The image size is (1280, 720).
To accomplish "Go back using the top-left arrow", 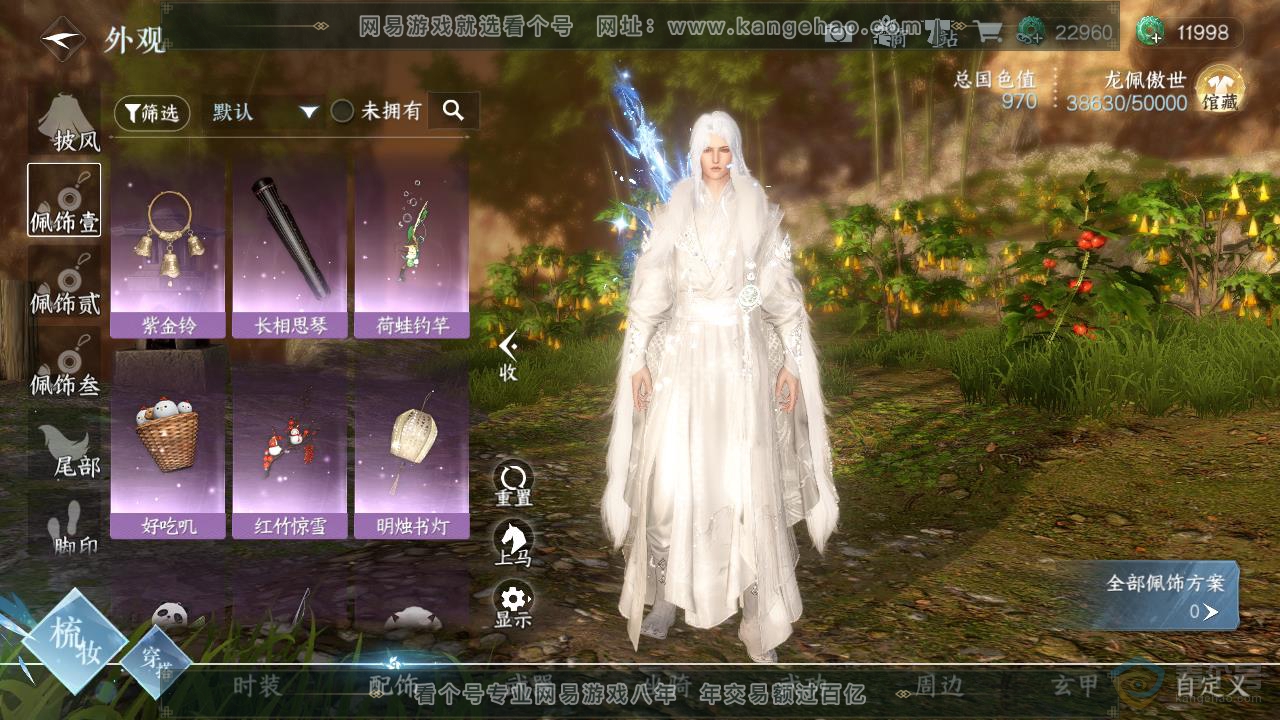I will tap(62, 40).
